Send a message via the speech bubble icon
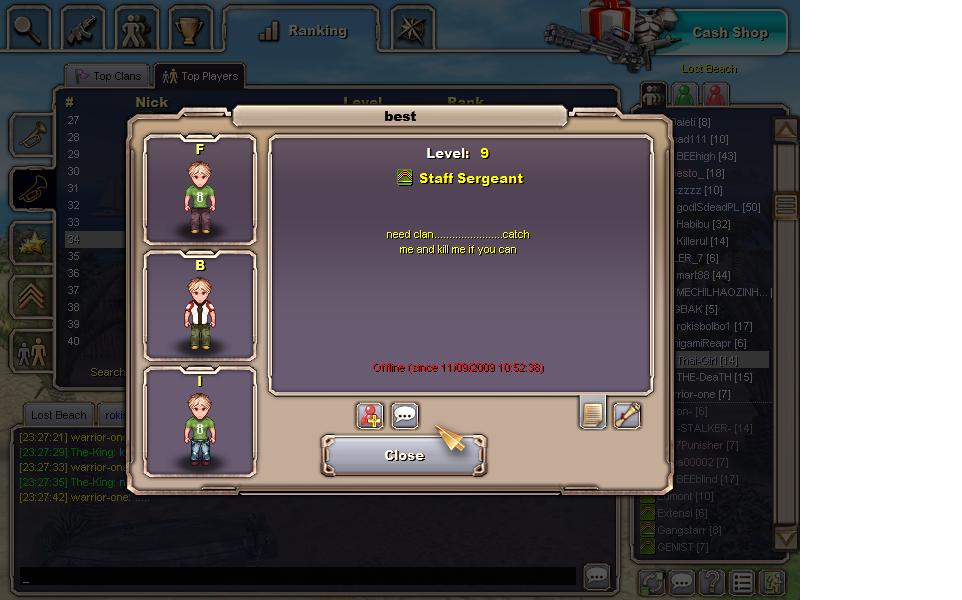The height and width of the screenshot is (600, 962). [404, 415]
